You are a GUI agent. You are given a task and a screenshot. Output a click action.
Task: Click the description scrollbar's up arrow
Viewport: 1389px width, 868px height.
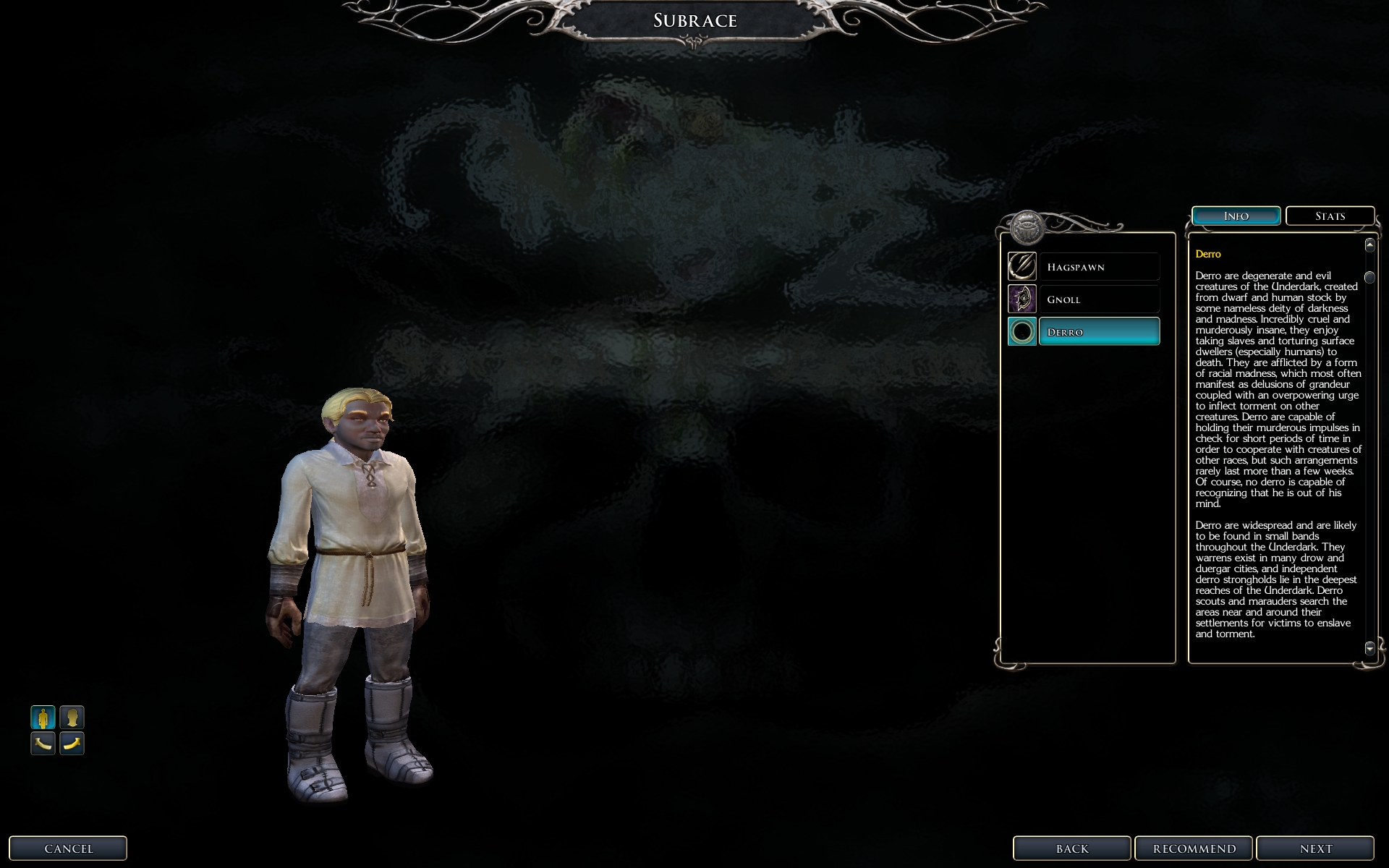[1369, 245]
